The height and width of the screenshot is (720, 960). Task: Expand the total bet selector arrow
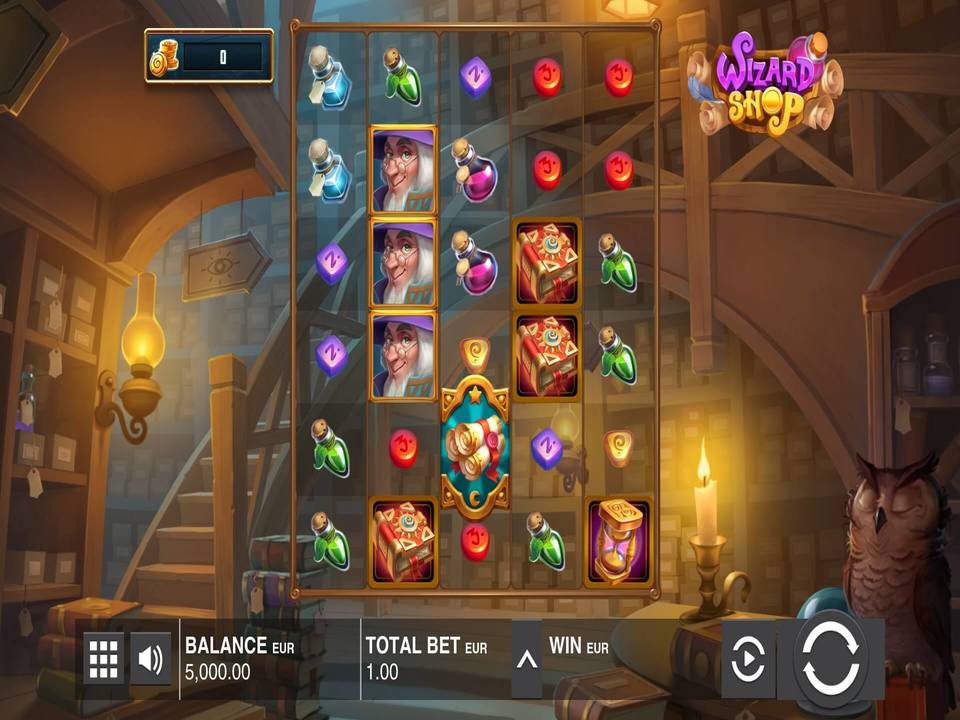click(526, 658)
